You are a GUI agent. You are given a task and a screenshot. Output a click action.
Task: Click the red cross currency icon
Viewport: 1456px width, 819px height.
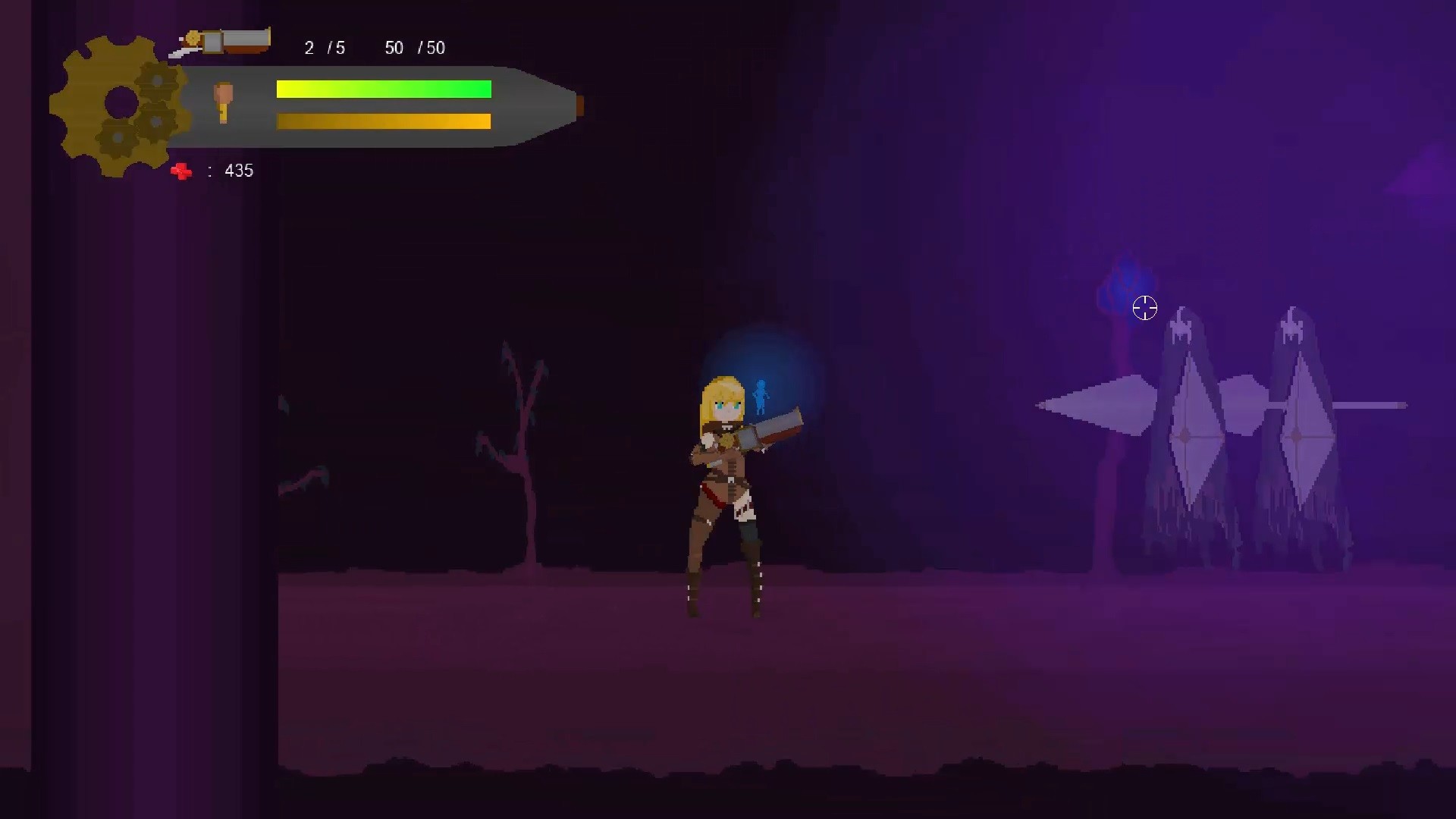pyautogui.click(x=181, y=171)
